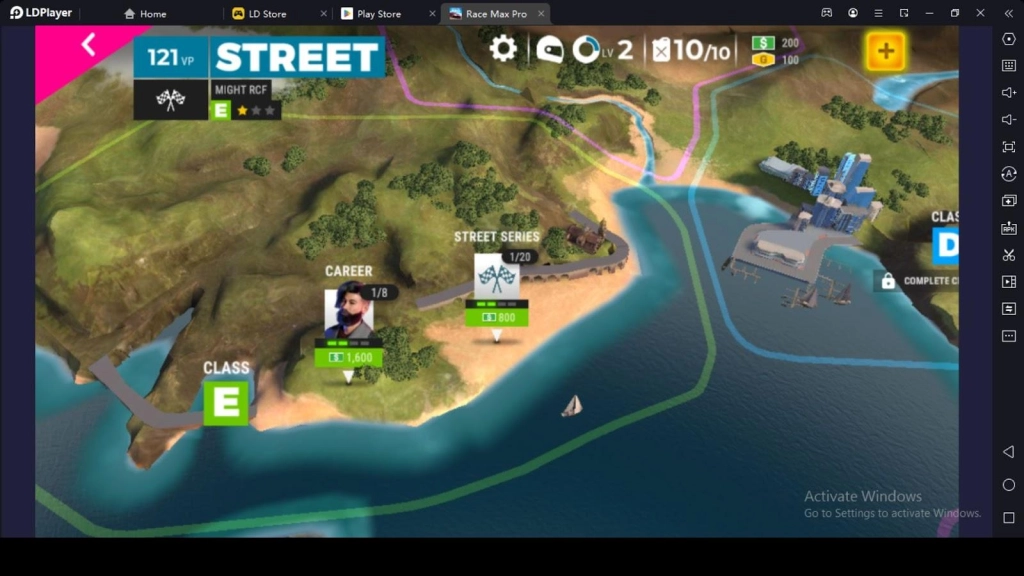The image size is (1024, 576).
Task: Tap the yellow plus add-currency button
Action: 886,51
